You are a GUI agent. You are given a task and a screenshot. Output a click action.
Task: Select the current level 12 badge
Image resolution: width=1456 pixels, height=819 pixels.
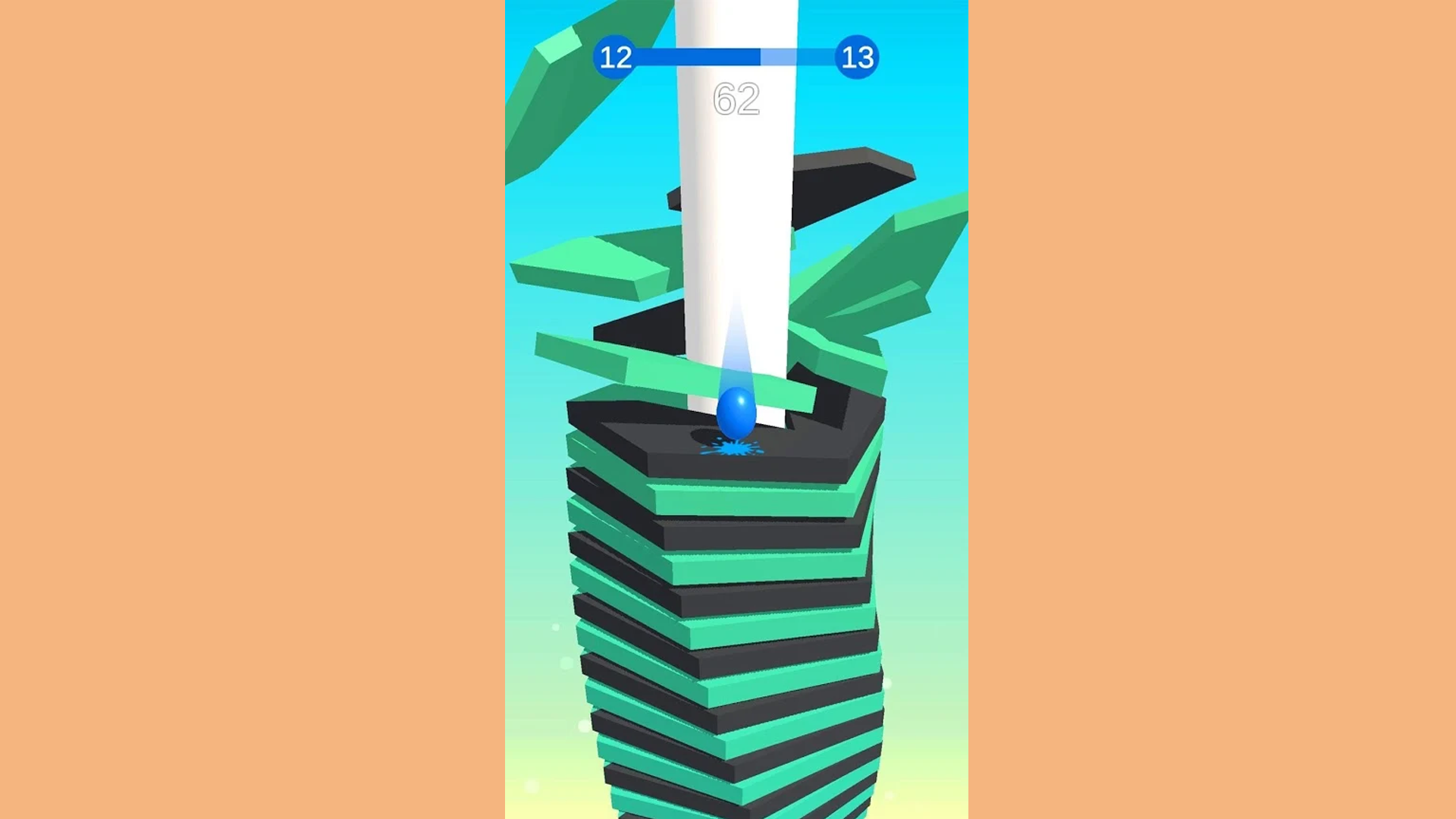tap(616, 57)
